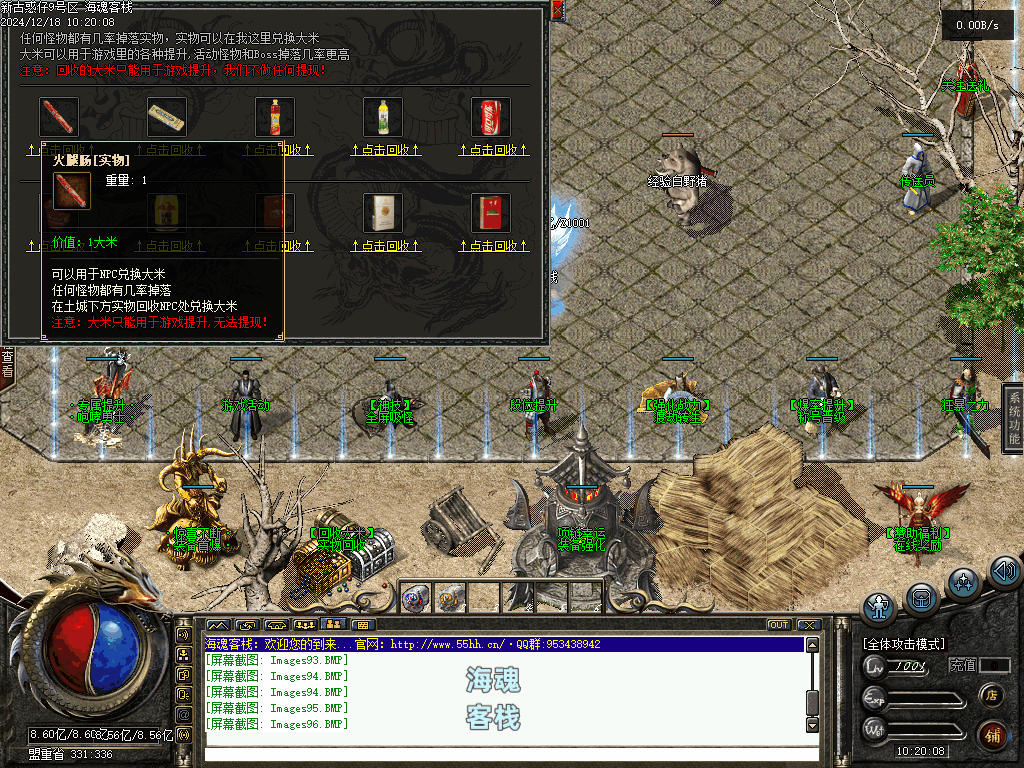Select the white cigarette pack item

pos(383,213)
